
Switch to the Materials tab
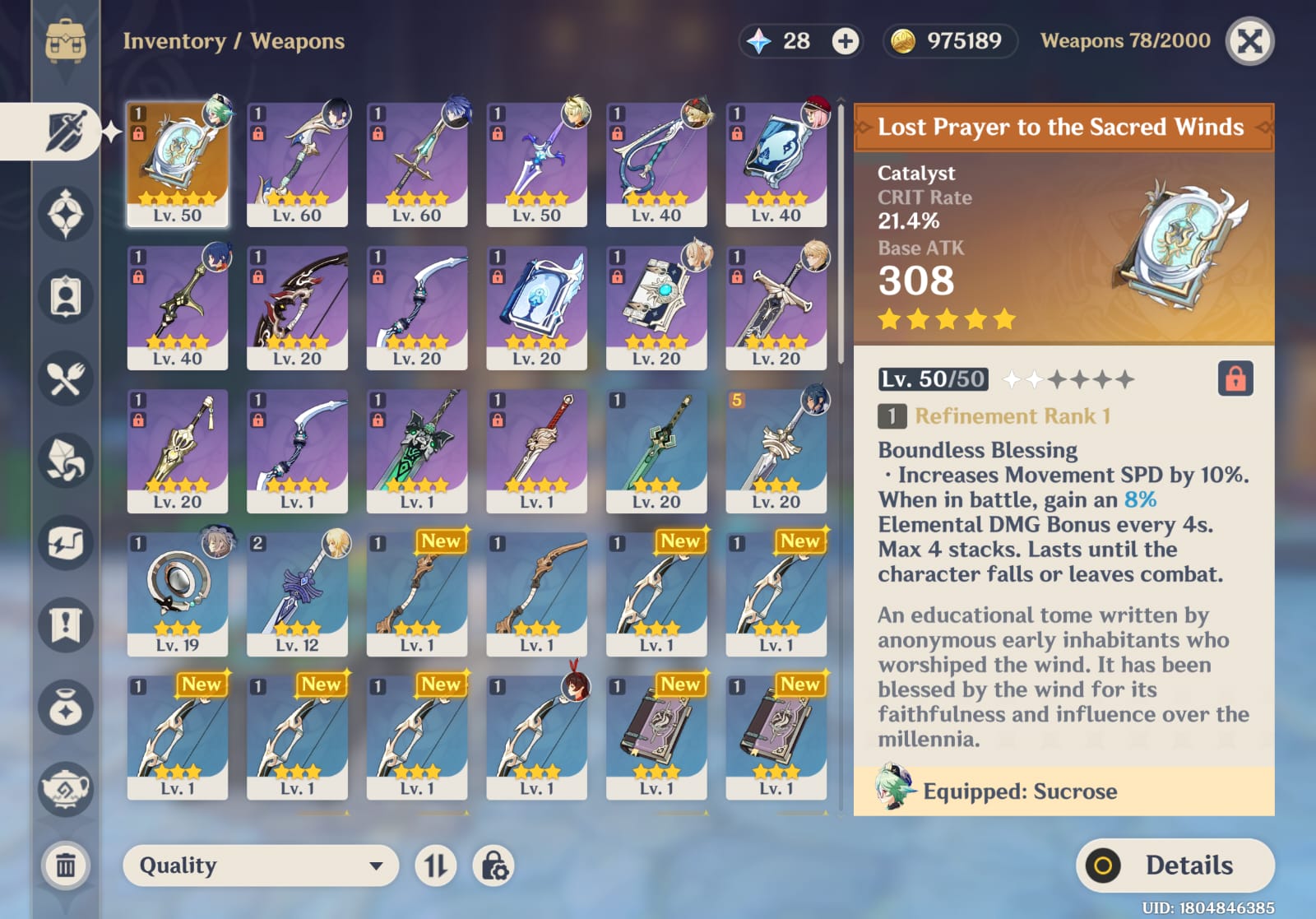point(66,461)
